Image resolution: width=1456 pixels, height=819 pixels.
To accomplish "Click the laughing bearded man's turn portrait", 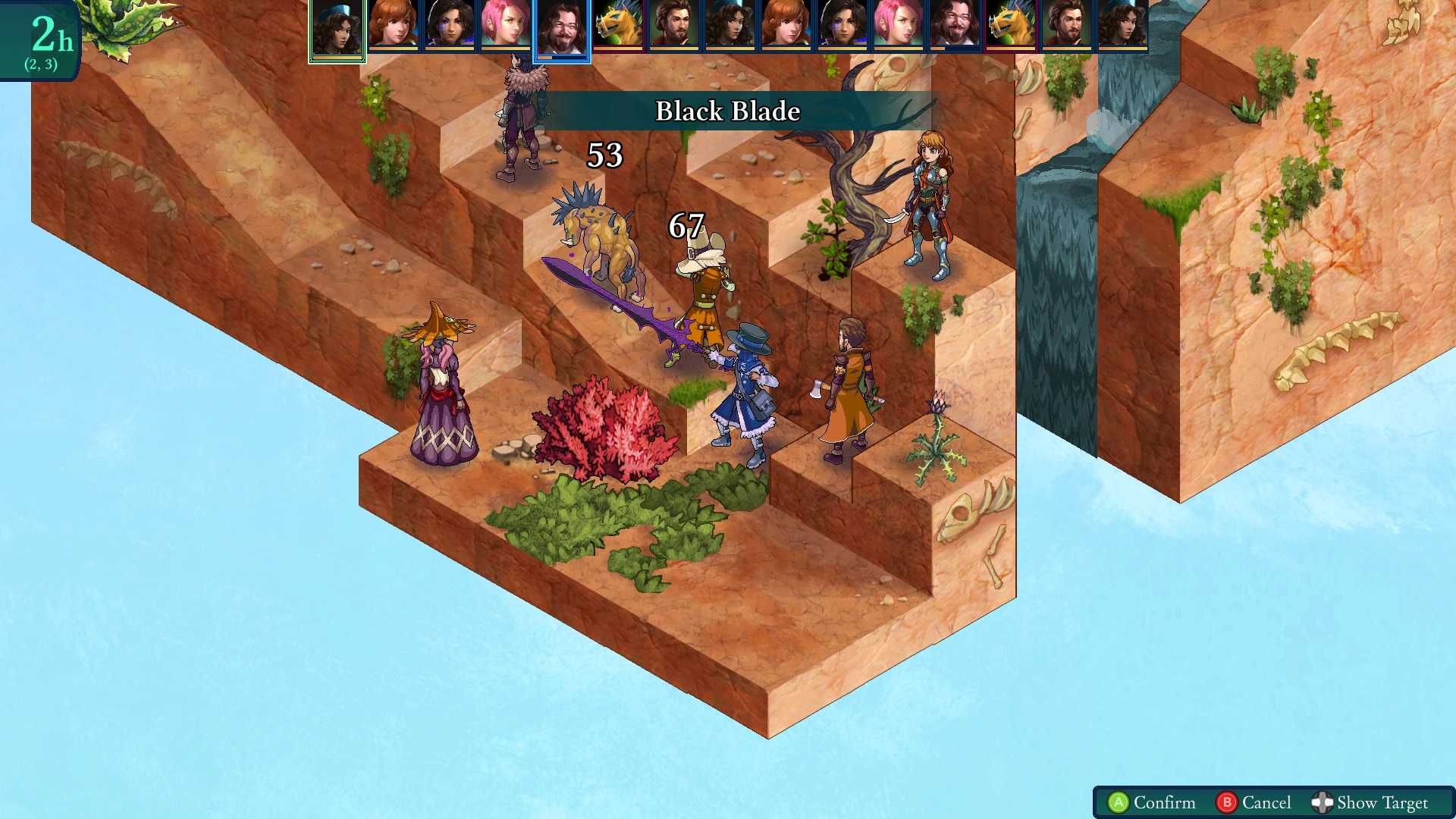I will coord(955,25).
